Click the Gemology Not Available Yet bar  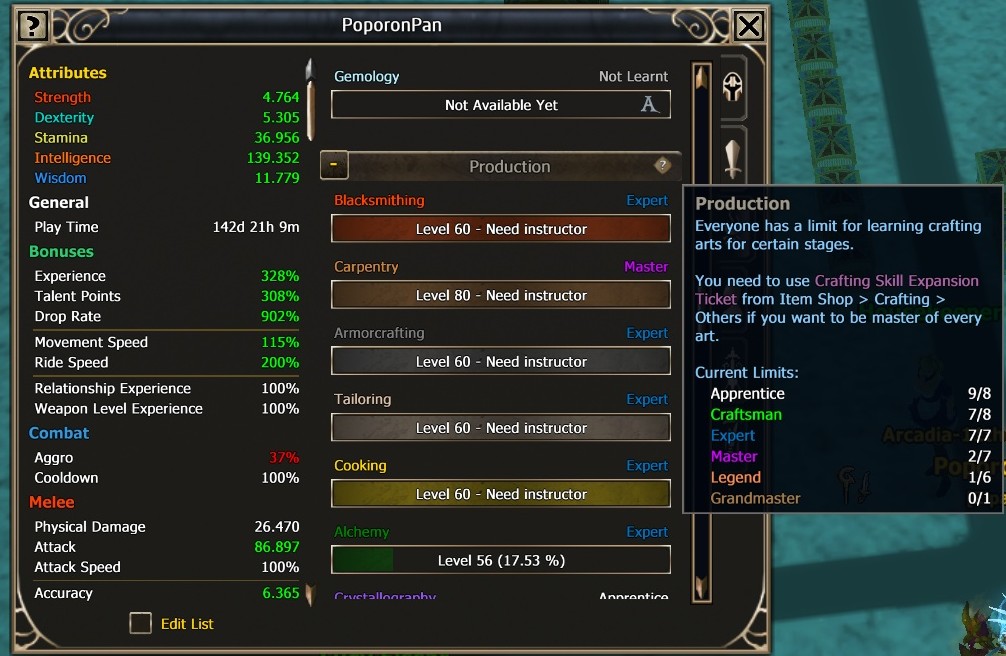tap(501, 105)
